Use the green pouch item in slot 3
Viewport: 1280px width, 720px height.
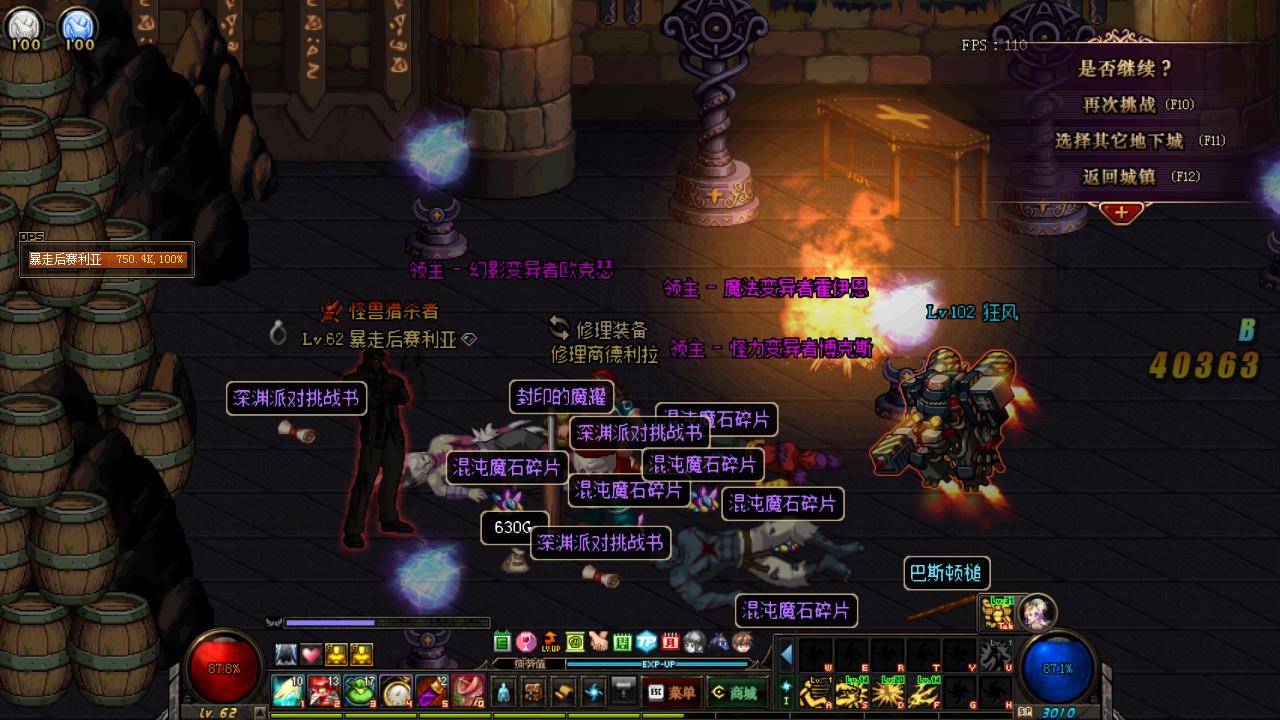tap(360, 691)
